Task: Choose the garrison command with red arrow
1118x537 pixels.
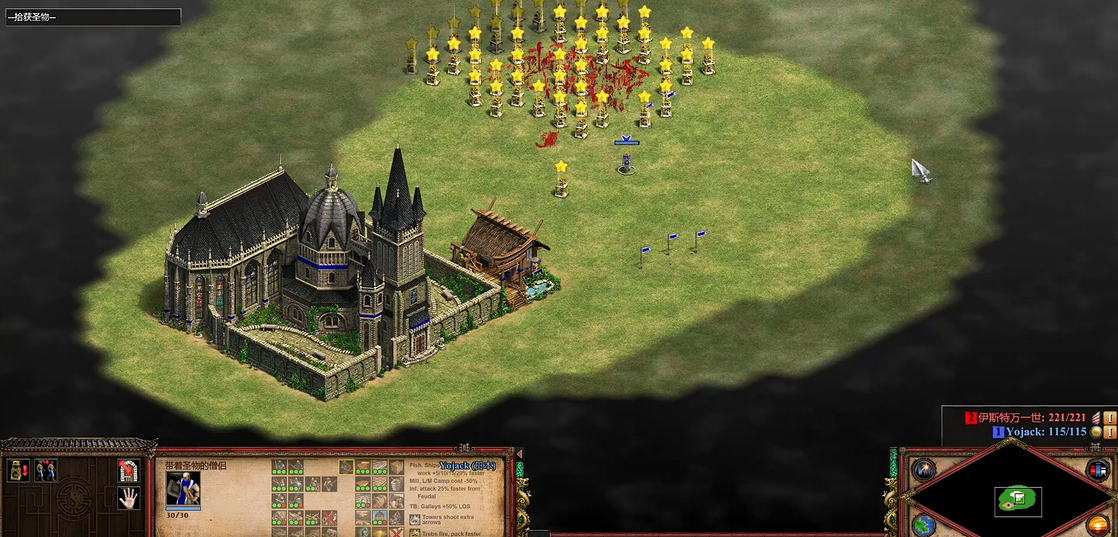Action: tap(127, 470)
